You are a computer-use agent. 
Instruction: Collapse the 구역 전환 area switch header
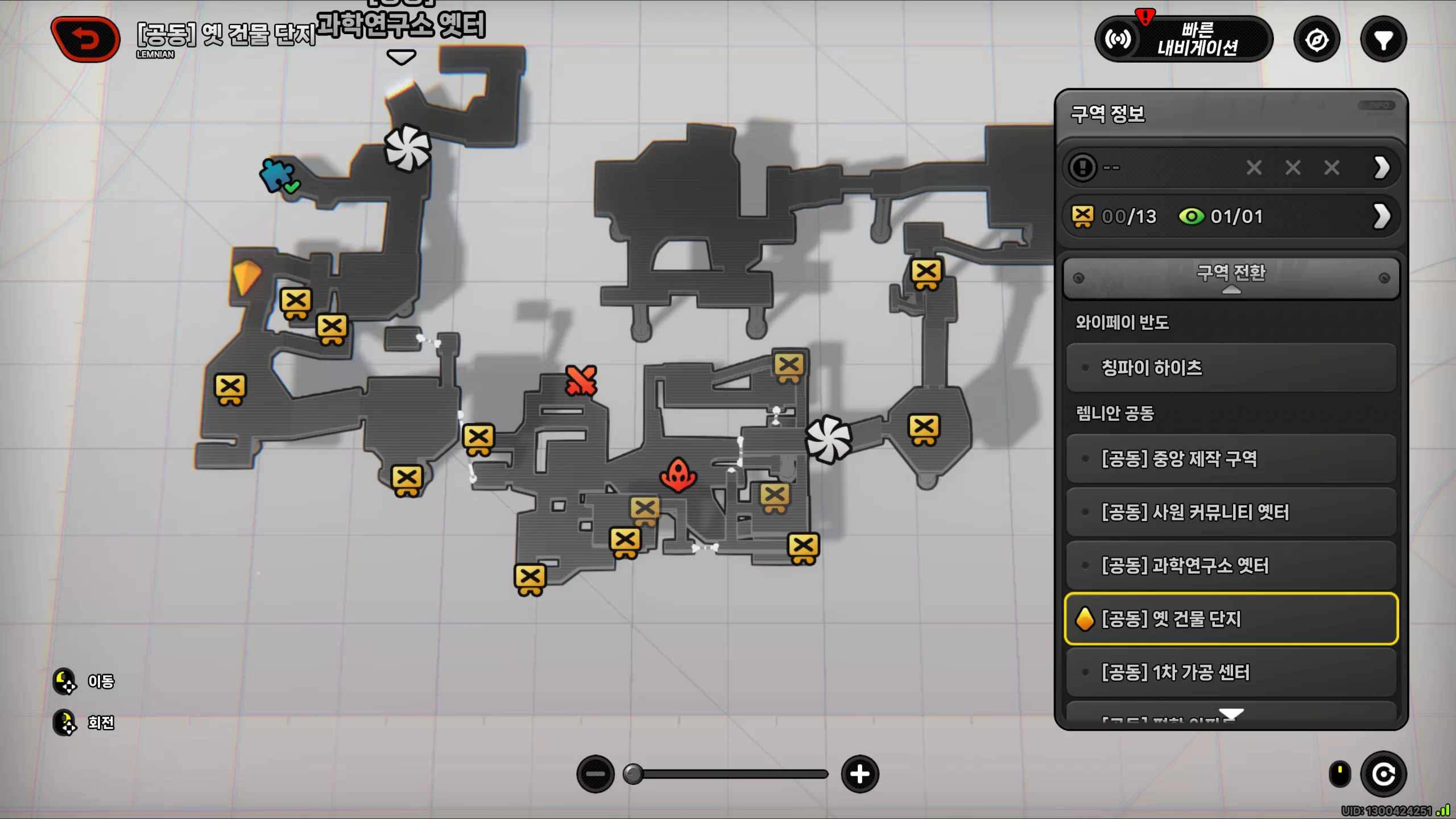point(1231,278)
